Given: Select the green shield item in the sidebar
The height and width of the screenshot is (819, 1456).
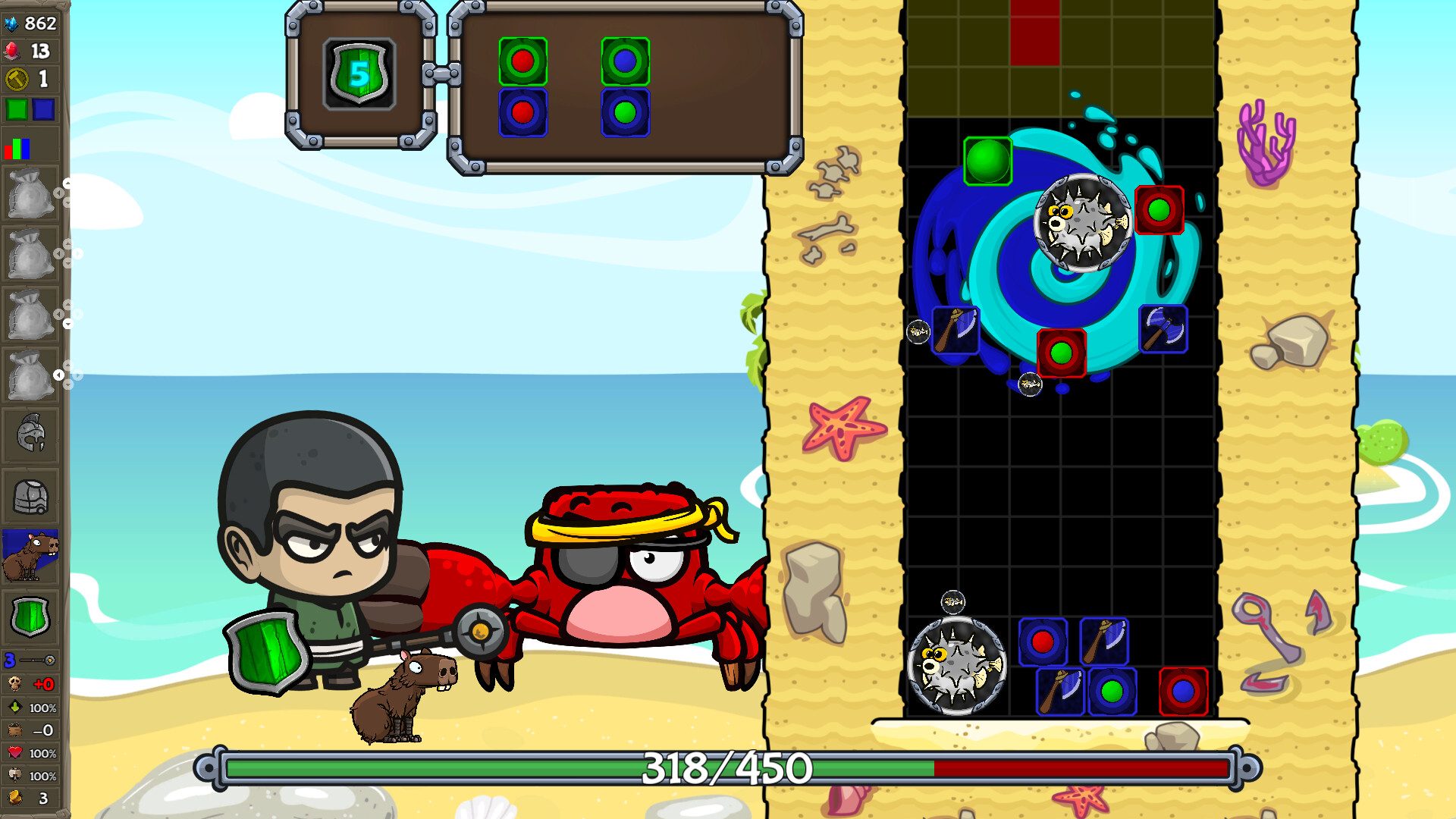Looking at the screenshot, I should [32, 618].
